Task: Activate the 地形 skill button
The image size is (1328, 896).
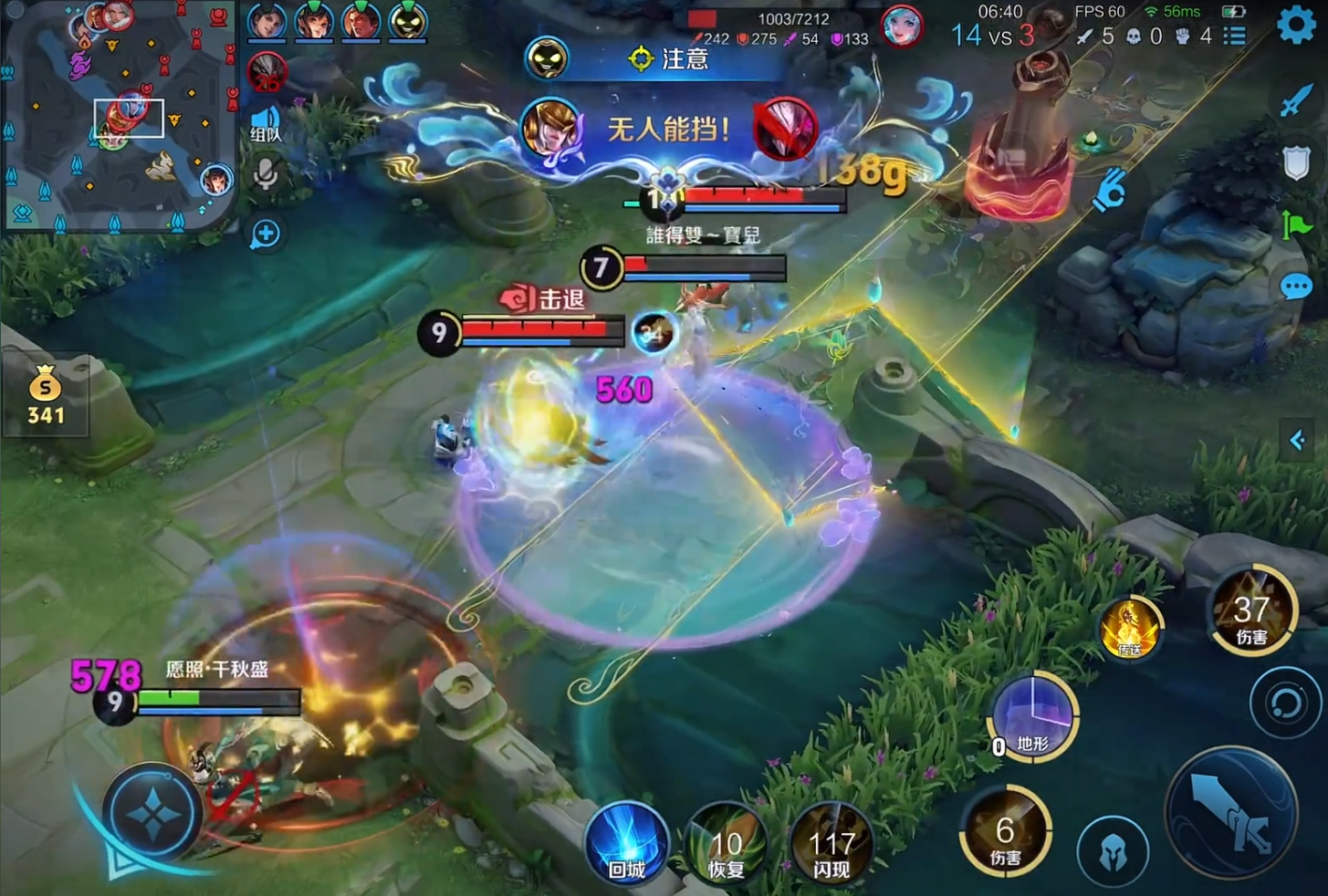Action: [1032, 716]
